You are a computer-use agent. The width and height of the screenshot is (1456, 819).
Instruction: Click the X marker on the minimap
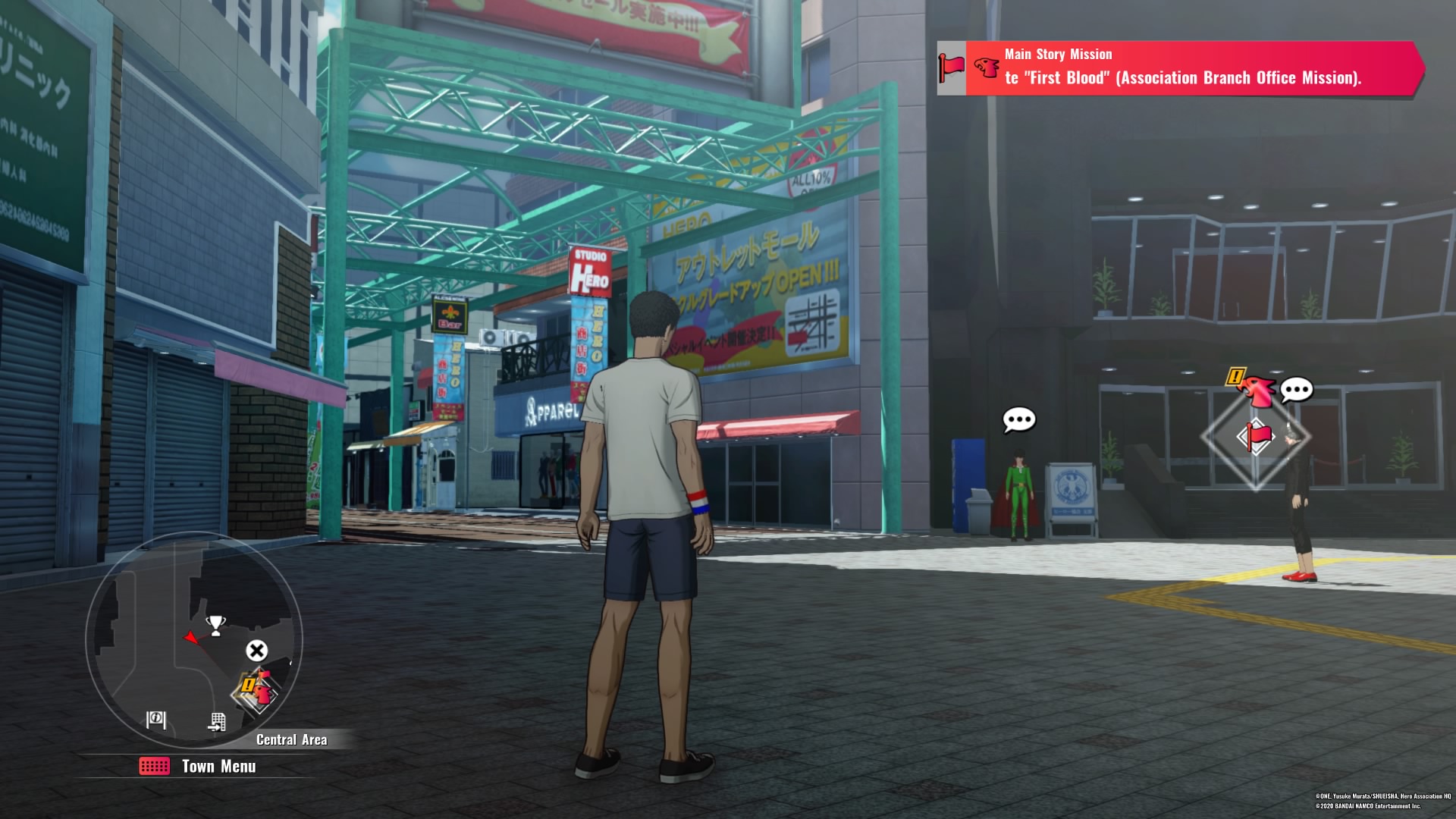coord(256,651)
